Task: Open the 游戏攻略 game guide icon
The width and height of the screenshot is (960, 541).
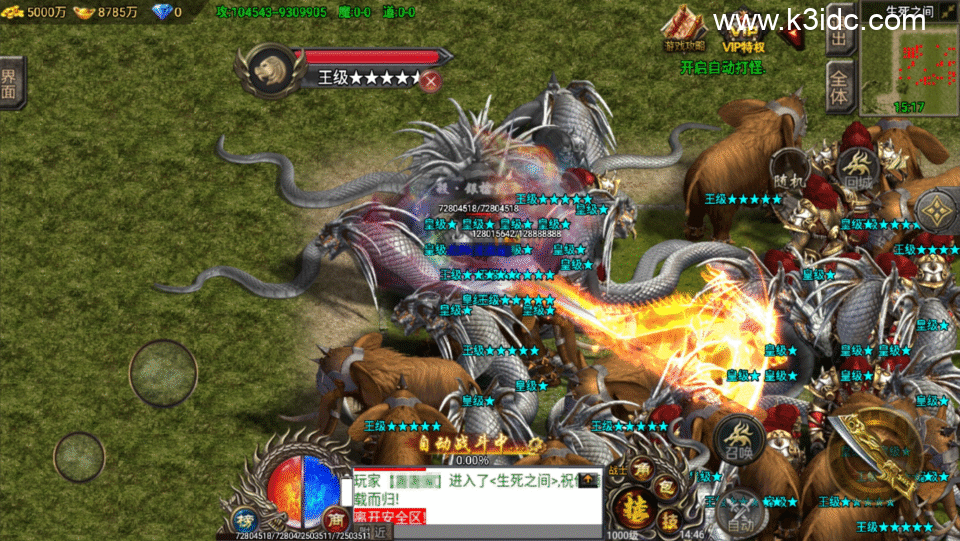Action: click(x=684, y=27)
